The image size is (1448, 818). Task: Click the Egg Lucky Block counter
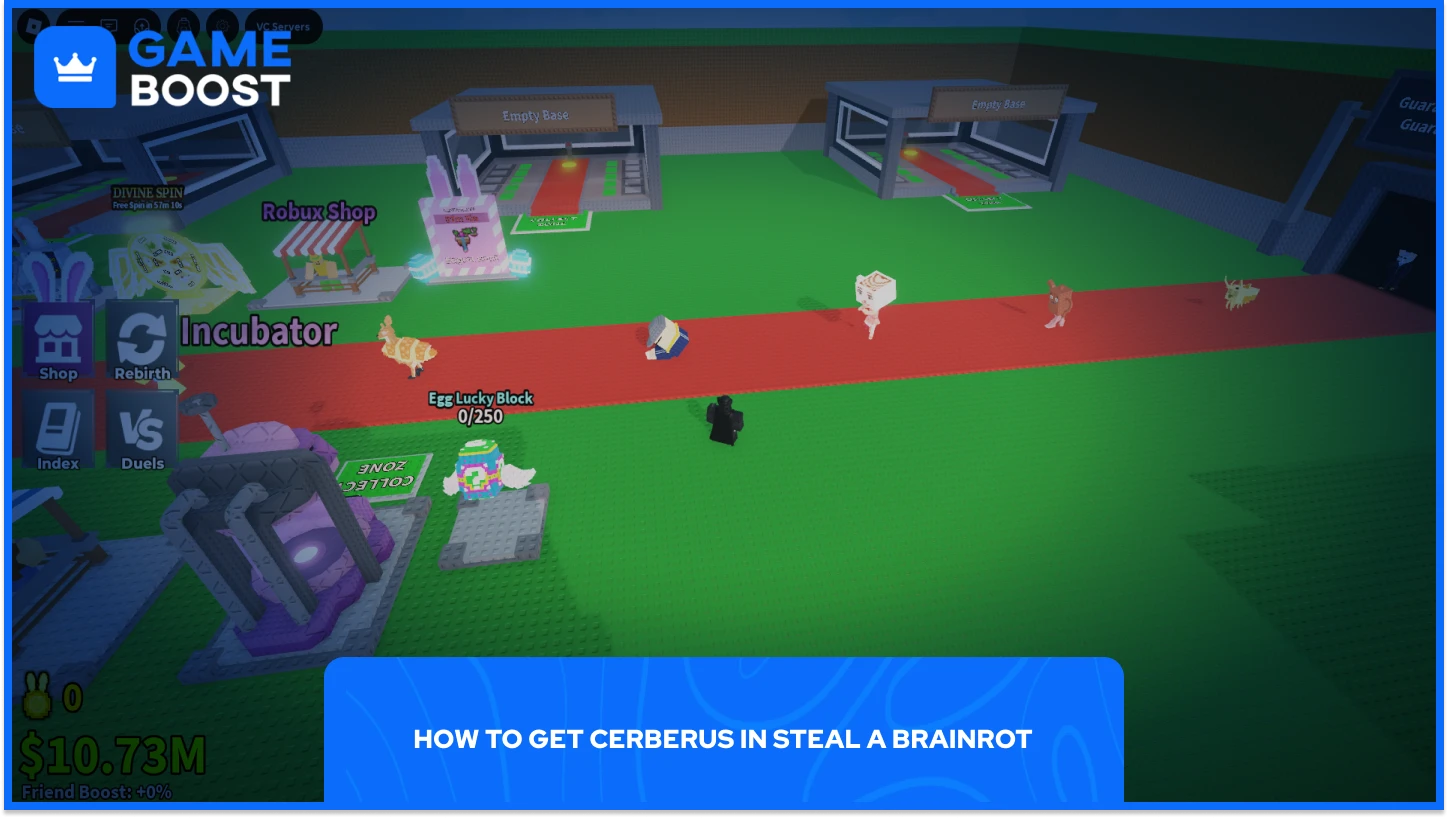[x=480, y=405]
